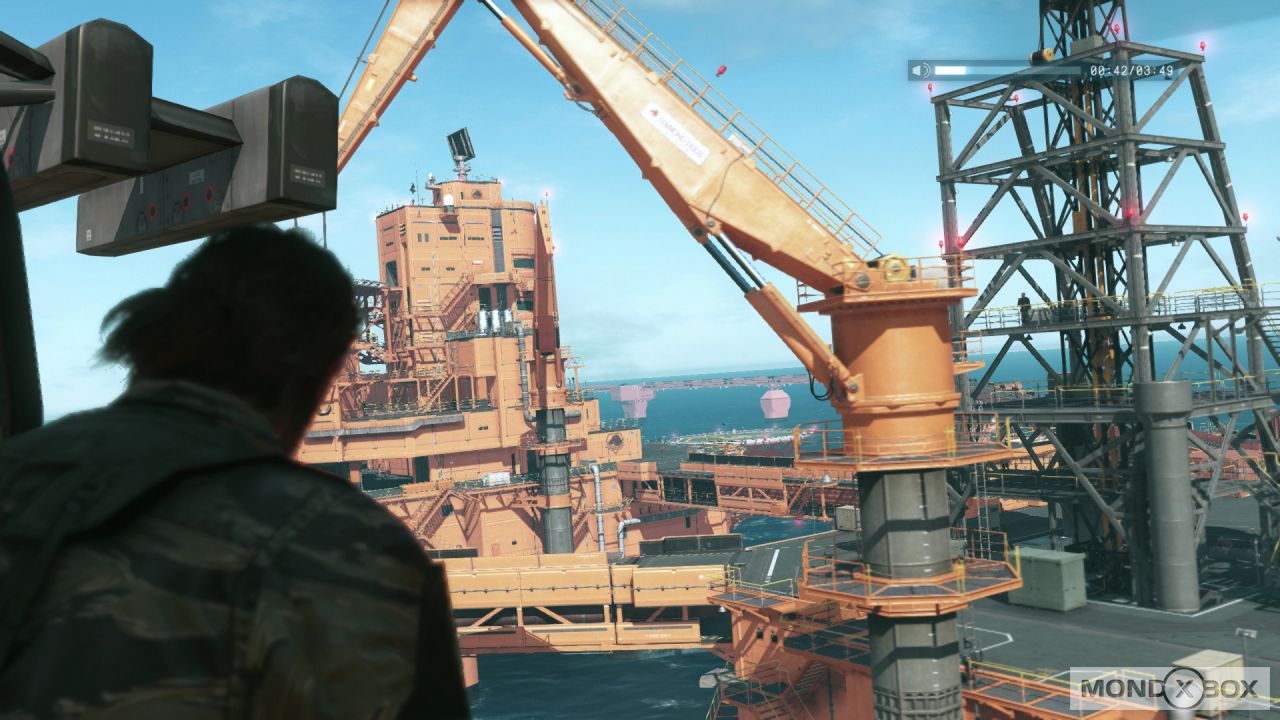
Task: Click the translucent overlay bar top right
Action: (x=1040, y=71)
